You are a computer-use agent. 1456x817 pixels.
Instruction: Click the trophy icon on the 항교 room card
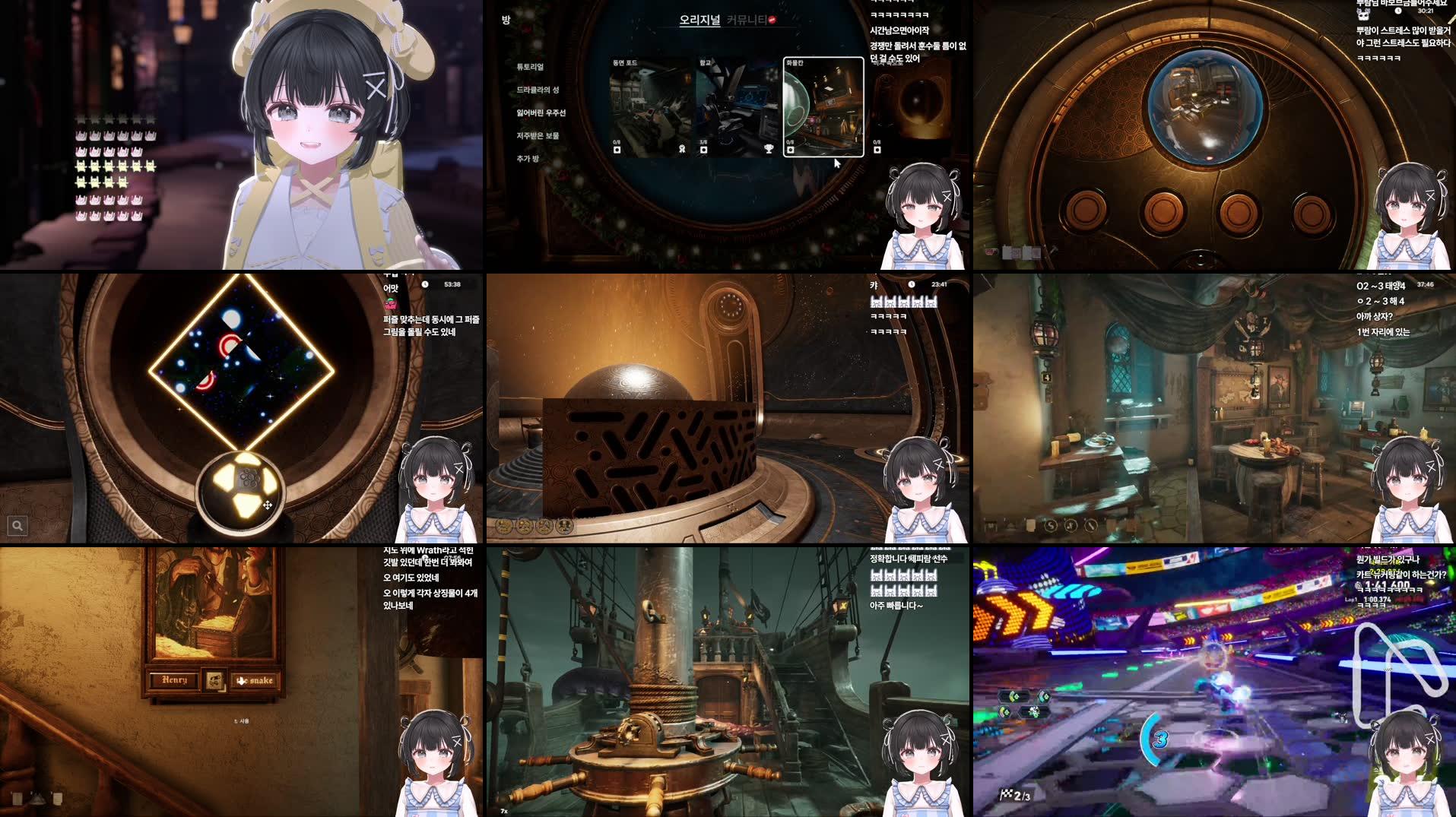(769, 149)
